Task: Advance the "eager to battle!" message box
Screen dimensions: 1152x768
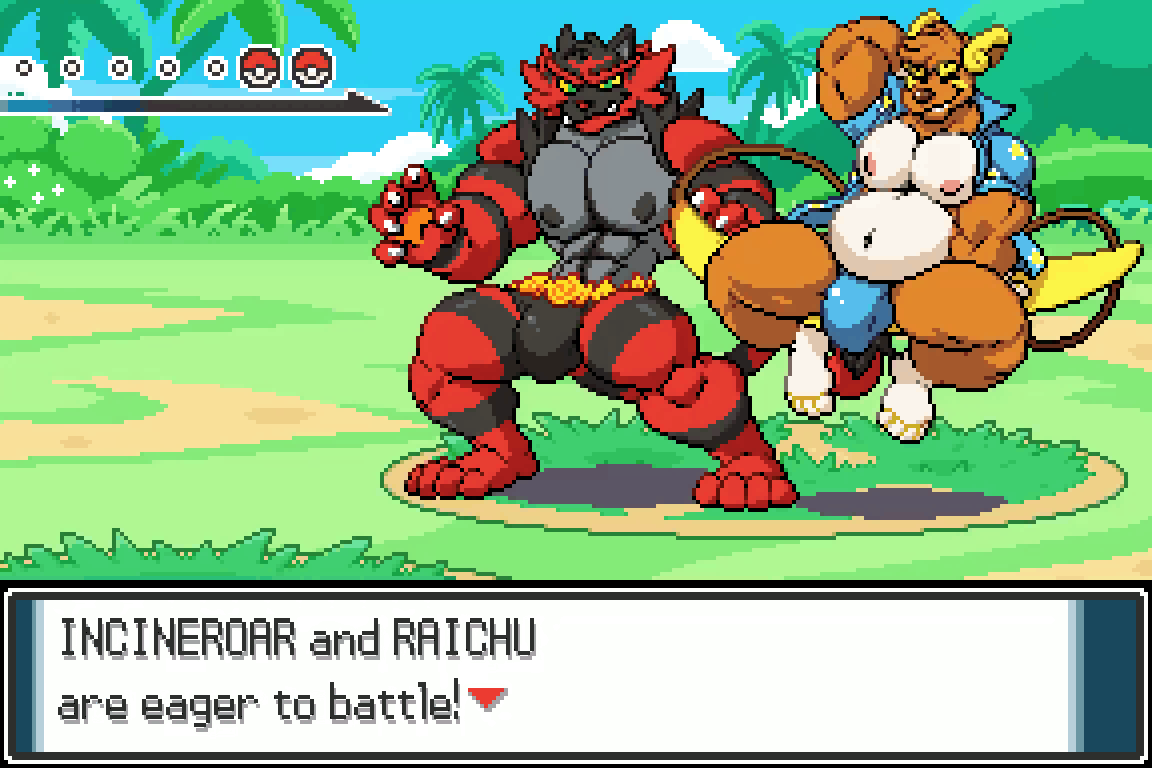Action: 576,672
